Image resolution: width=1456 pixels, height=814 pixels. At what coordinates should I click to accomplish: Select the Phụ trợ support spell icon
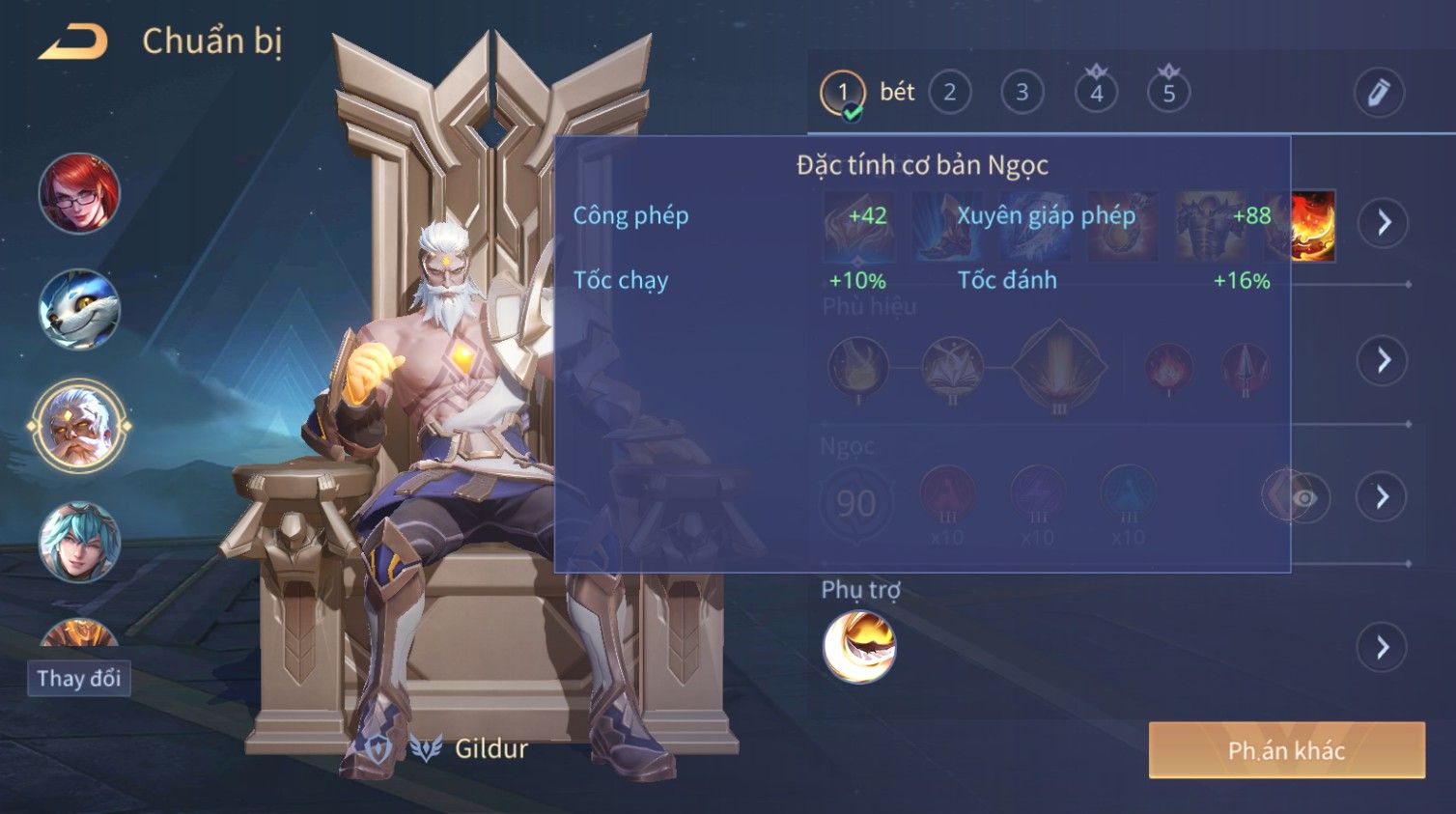pyautogui.click(x=859, y=647)
